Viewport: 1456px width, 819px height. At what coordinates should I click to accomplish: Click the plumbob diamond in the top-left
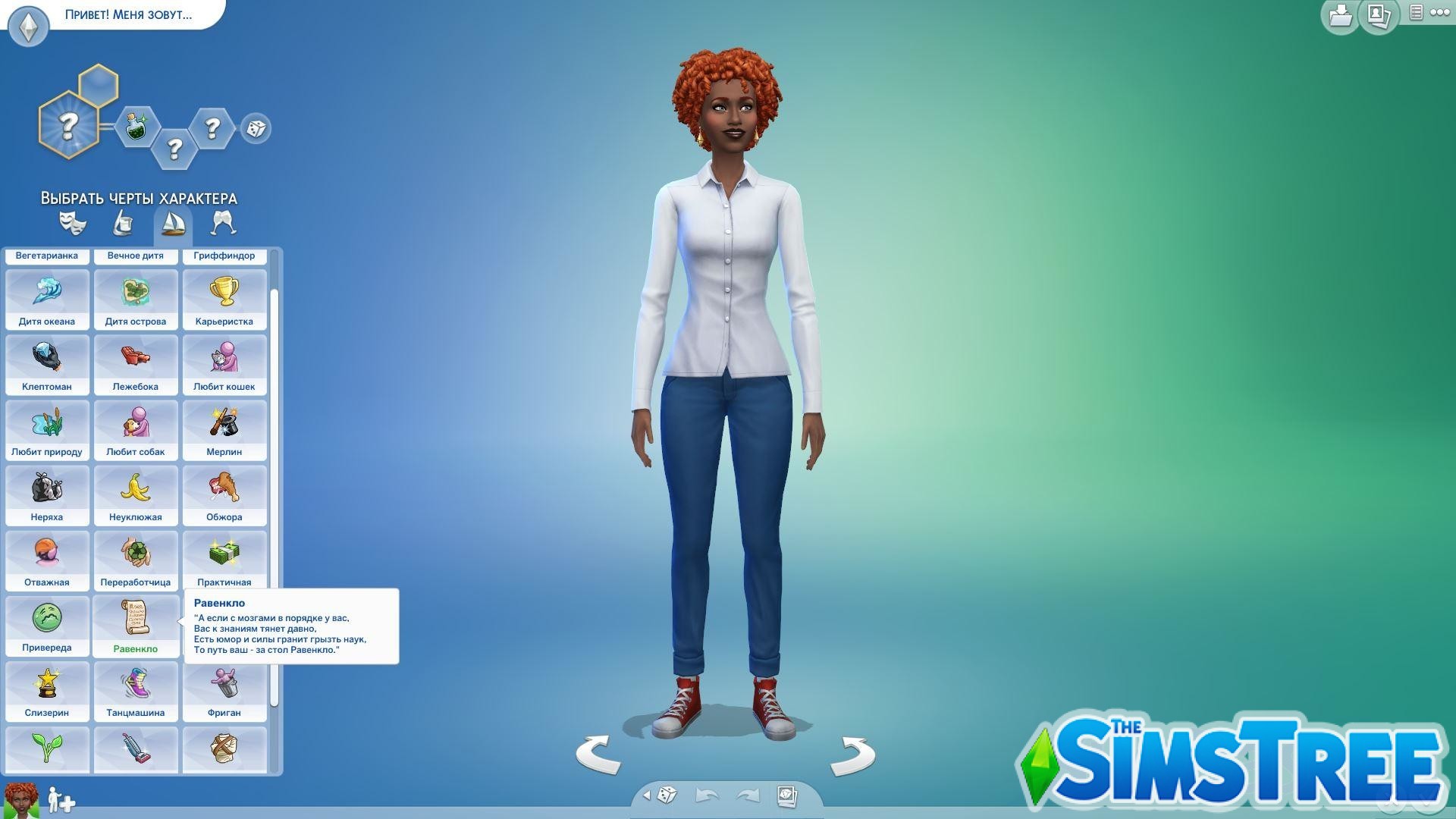coord(28,25)
